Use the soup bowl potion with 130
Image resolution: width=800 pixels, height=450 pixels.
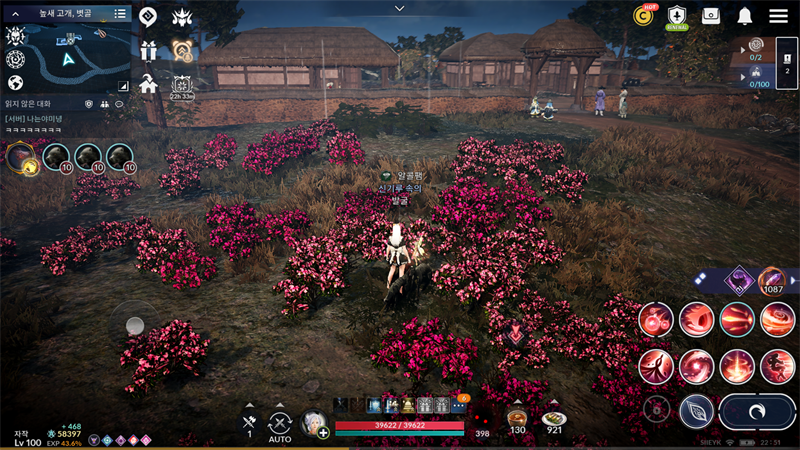click(517, 419)
